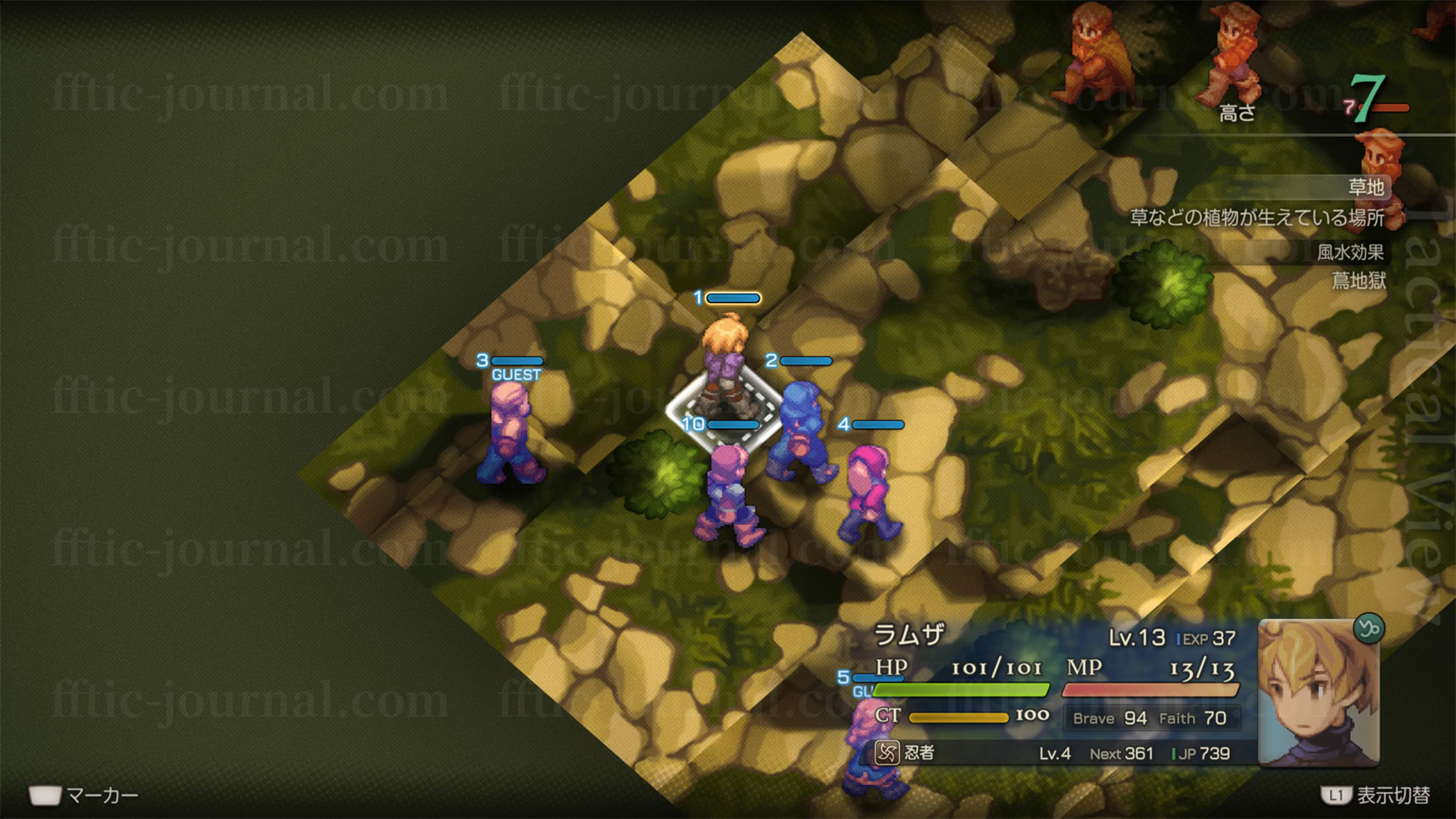Image resolution: width=1456 pixels, height=819 pixels.
Task: Select the GUEST unit with turn order 3
Action: click(510, 433)
